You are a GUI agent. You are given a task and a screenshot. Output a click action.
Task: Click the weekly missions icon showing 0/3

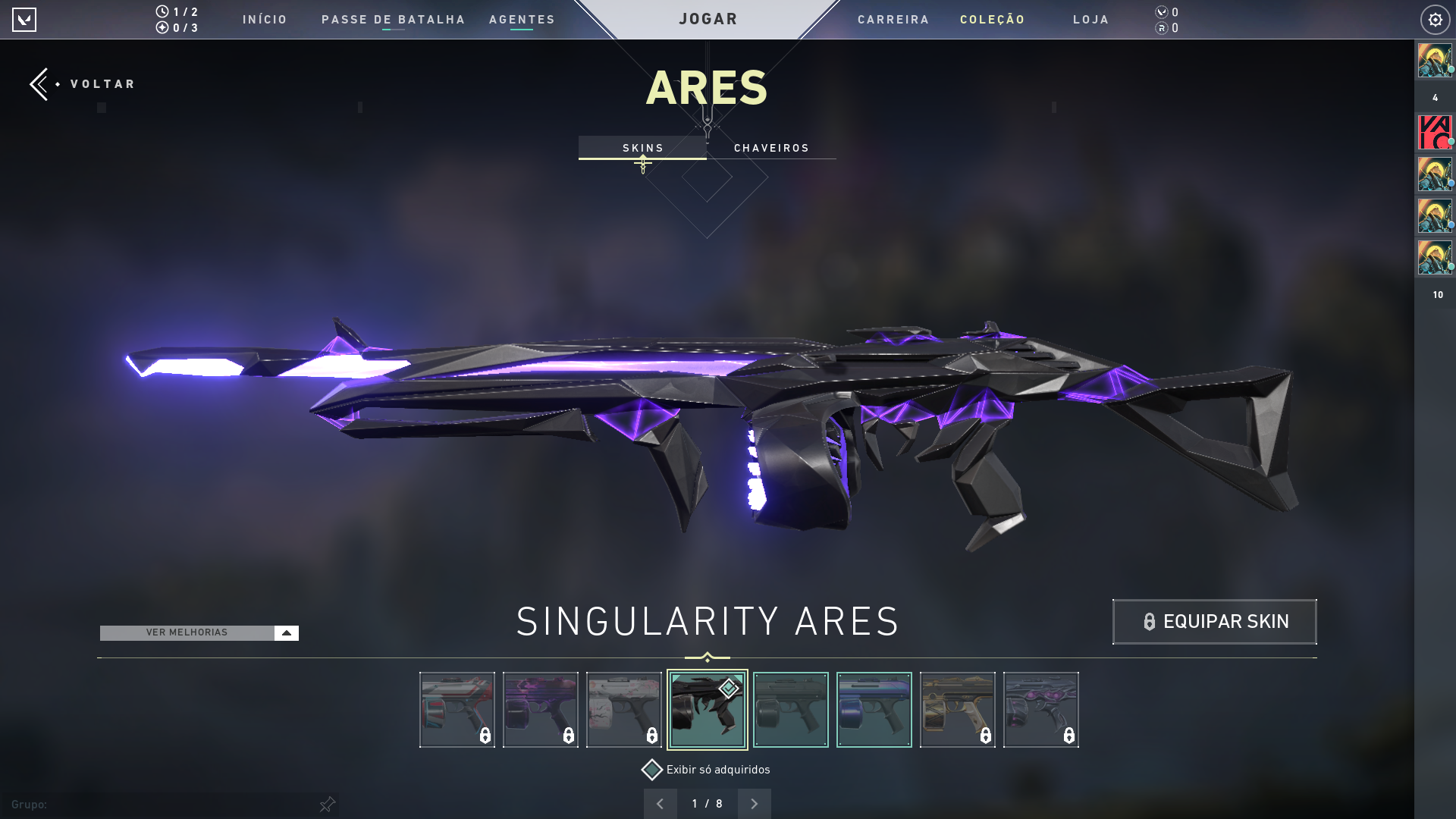(x=162, y=28)
